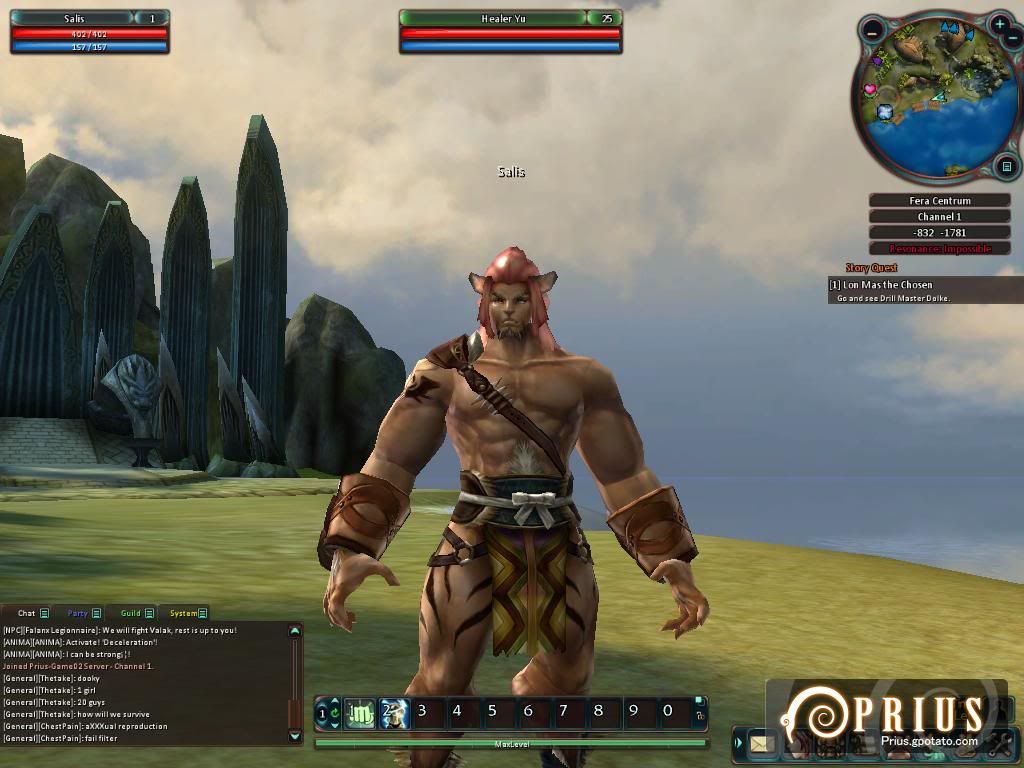Toggle the hotbar lock icon

699,715
